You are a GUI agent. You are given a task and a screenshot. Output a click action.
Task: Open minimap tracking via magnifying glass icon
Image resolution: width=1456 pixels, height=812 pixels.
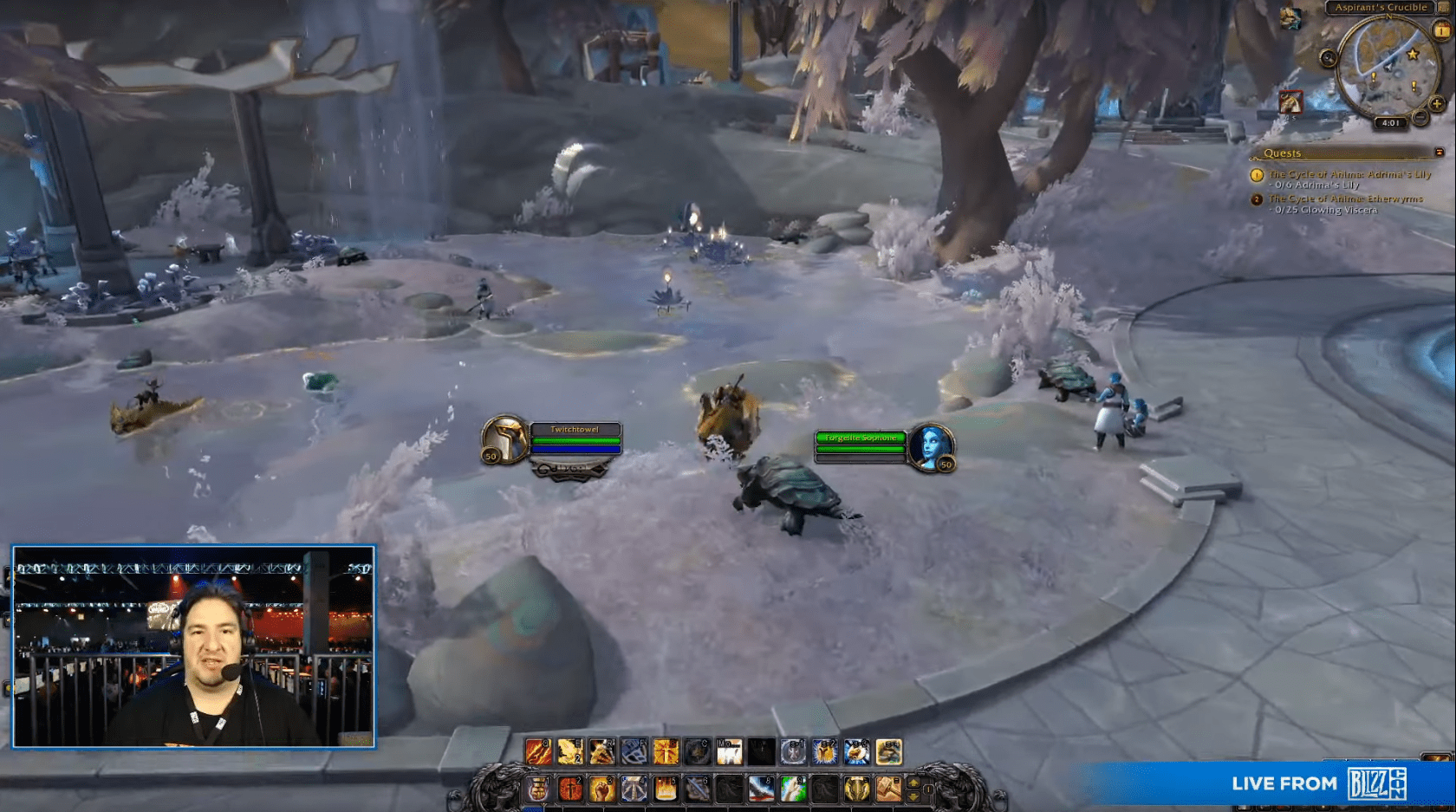pos(1327,58)
